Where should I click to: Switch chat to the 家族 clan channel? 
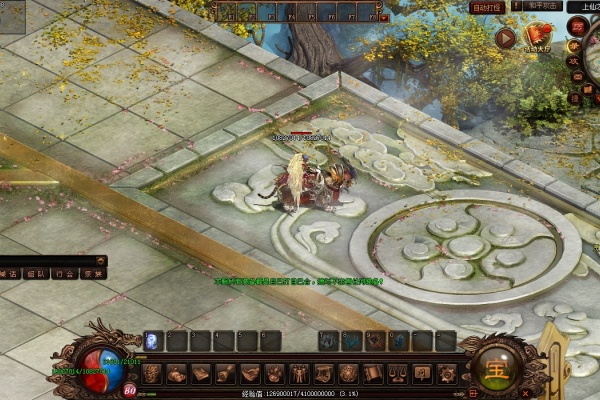pyautogui.click(x=93, y=273)
